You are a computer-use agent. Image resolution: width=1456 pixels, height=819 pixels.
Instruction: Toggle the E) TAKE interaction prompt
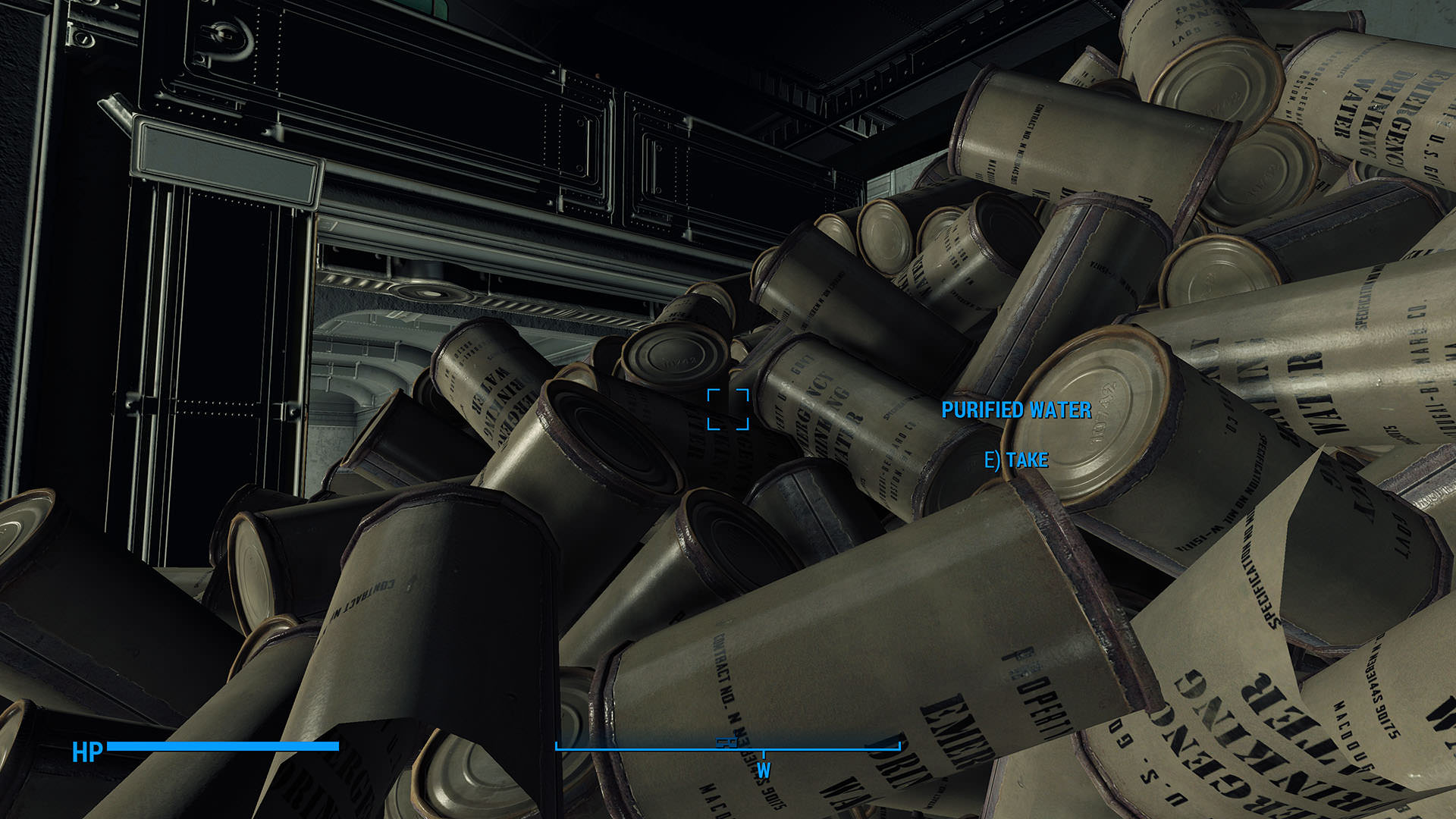(x=1016, y=458)
